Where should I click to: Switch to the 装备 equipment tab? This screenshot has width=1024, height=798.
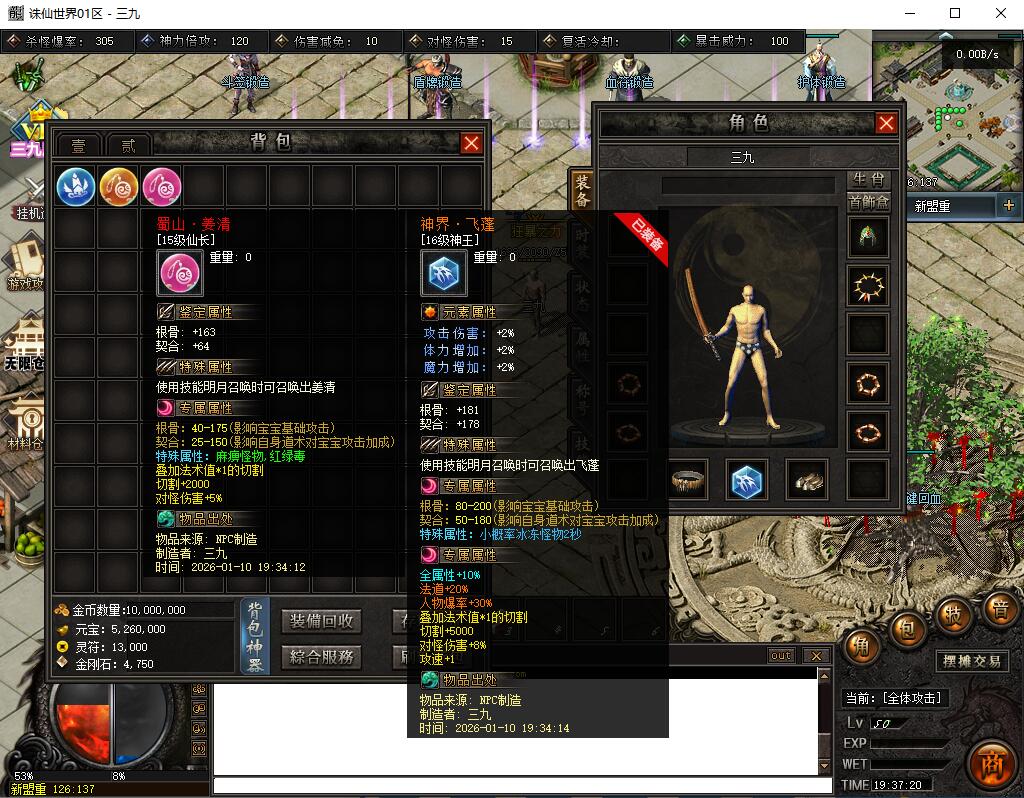tap(581, 190)
